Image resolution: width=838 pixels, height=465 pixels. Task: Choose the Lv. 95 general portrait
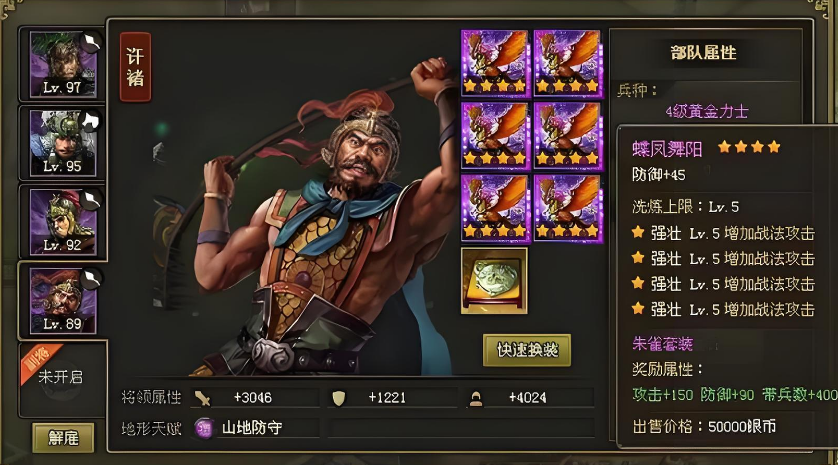(x=62, y=140)
